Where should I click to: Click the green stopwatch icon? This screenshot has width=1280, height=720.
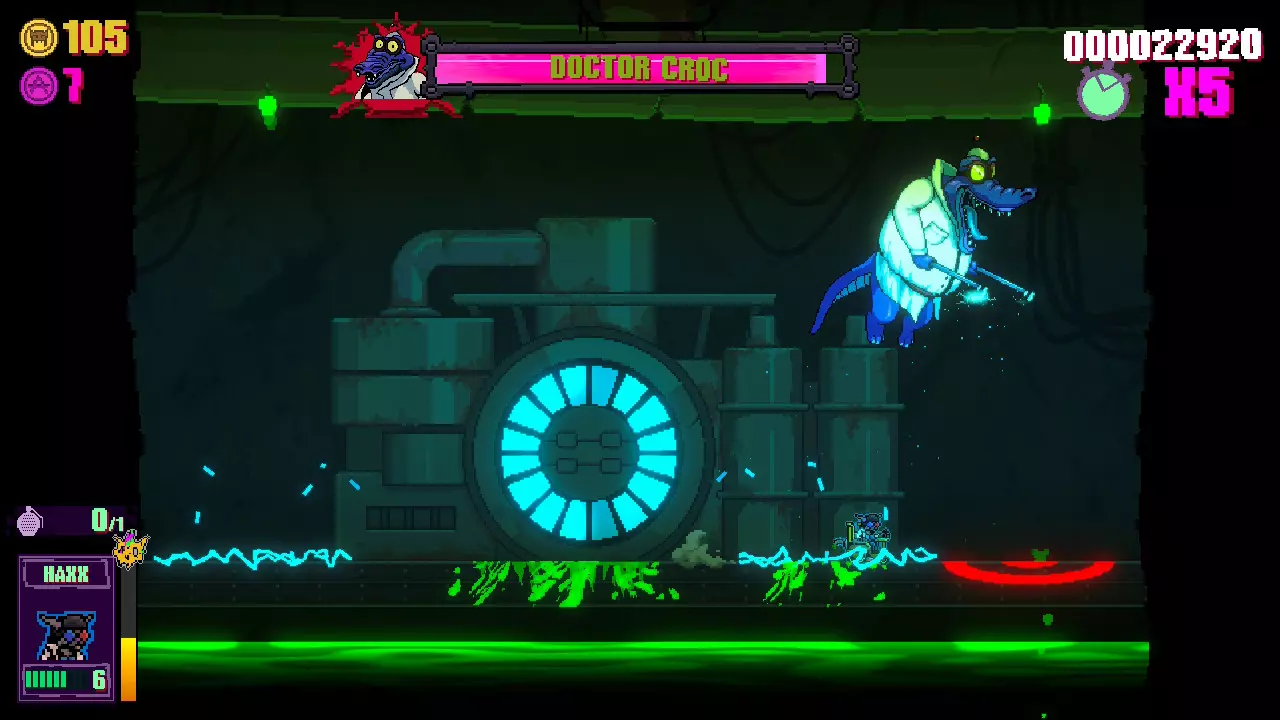[1103, 91]
